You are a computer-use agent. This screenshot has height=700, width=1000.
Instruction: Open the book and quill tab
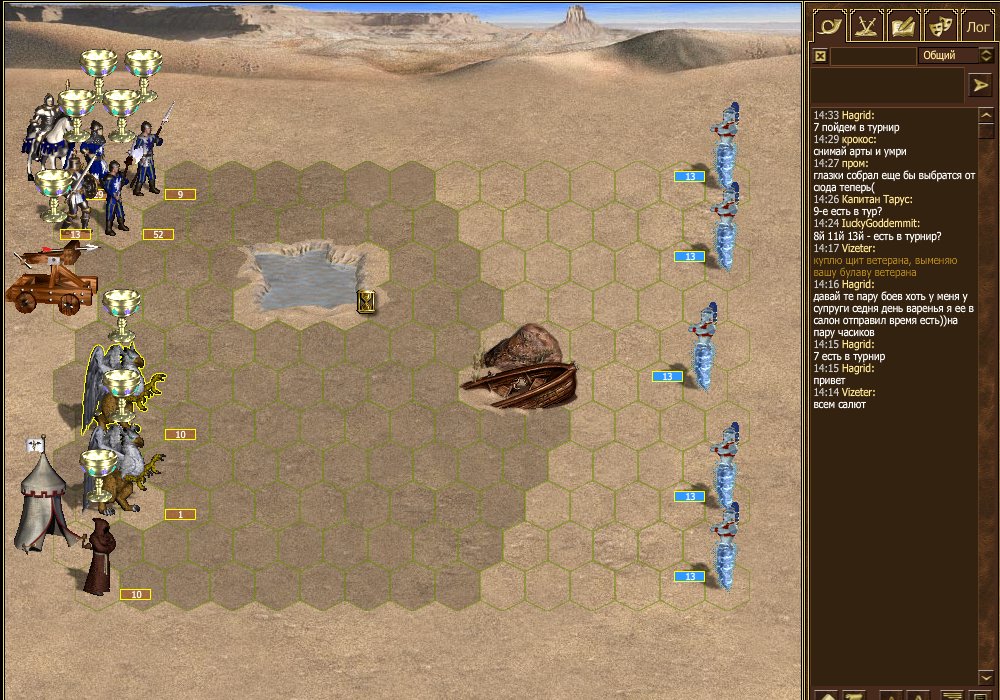click(904, 25)
